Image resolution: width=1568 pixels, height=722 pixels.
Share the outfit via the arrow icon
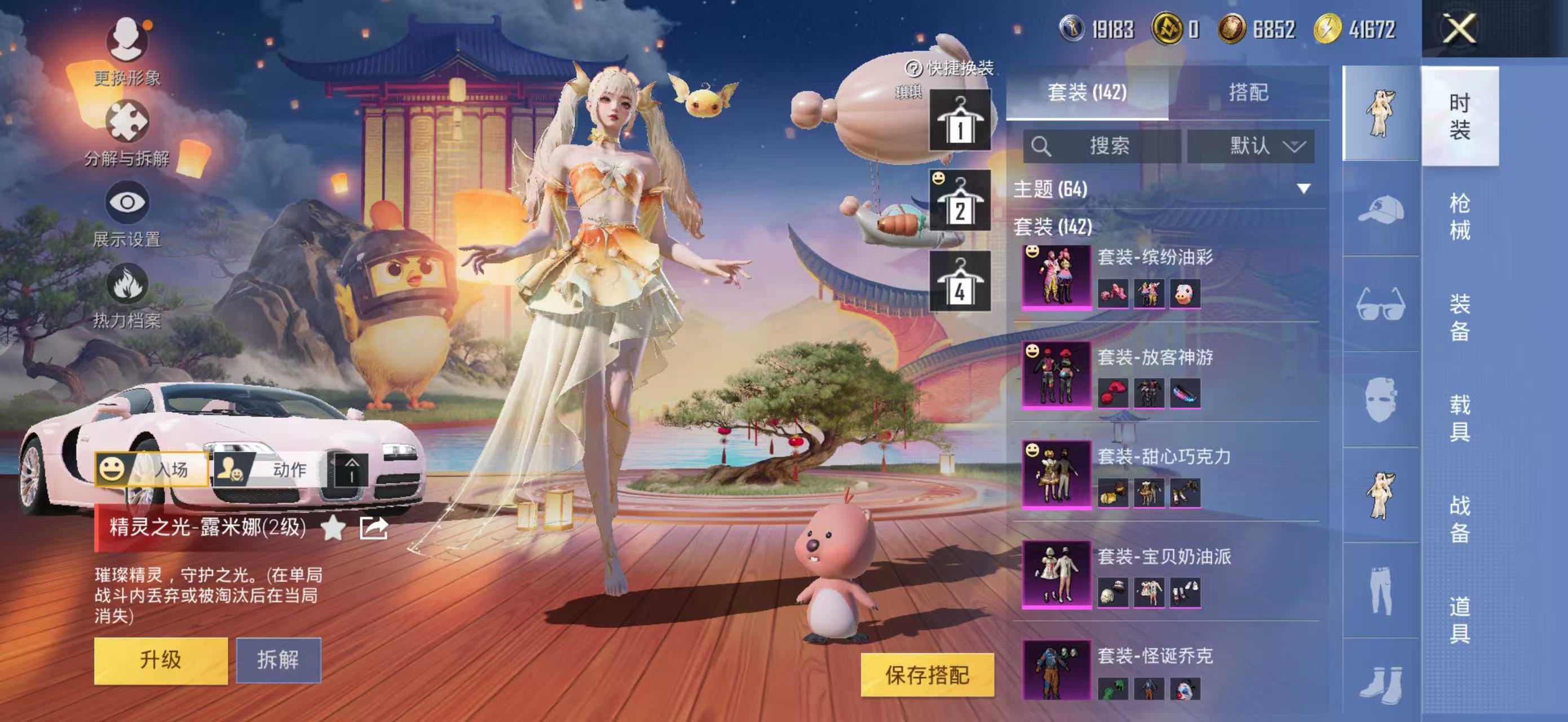coord(373,528)
